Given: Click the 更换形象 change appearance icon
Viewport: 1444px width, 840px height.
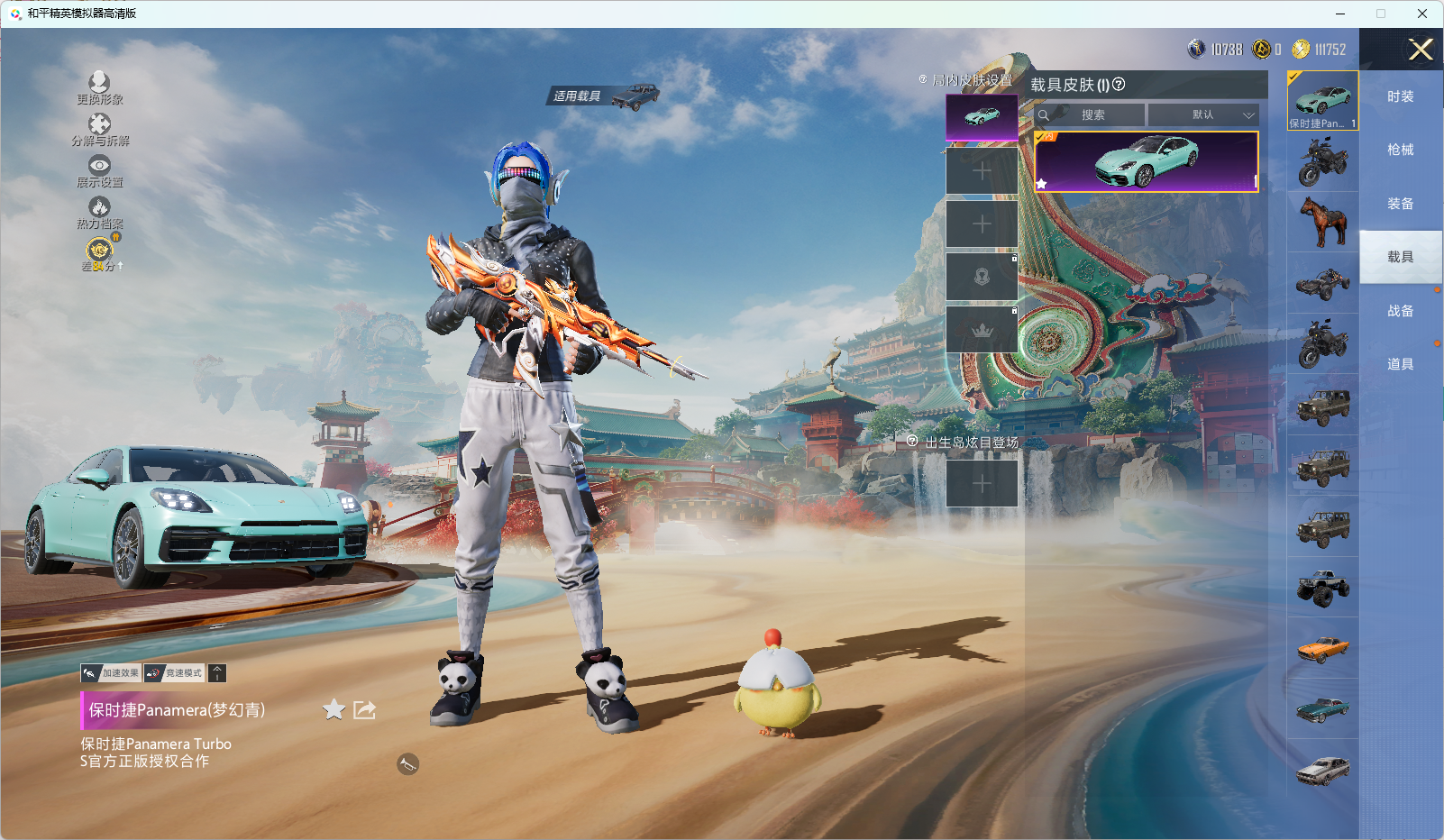Looking at the screenshot, I should [x=99, y=83].
